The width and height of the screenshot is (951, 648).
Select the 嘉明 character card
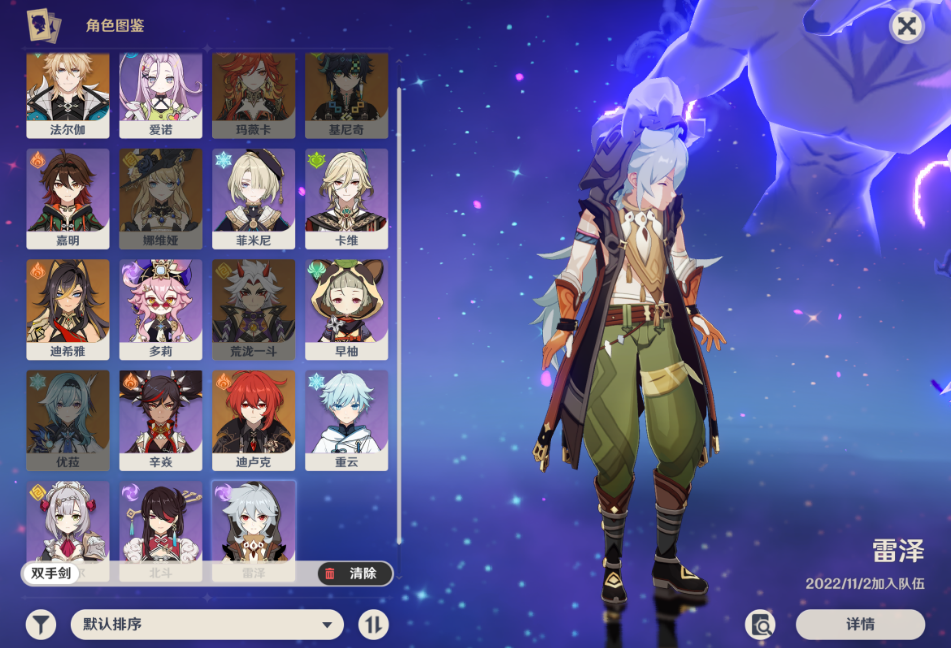click(68, 198)
